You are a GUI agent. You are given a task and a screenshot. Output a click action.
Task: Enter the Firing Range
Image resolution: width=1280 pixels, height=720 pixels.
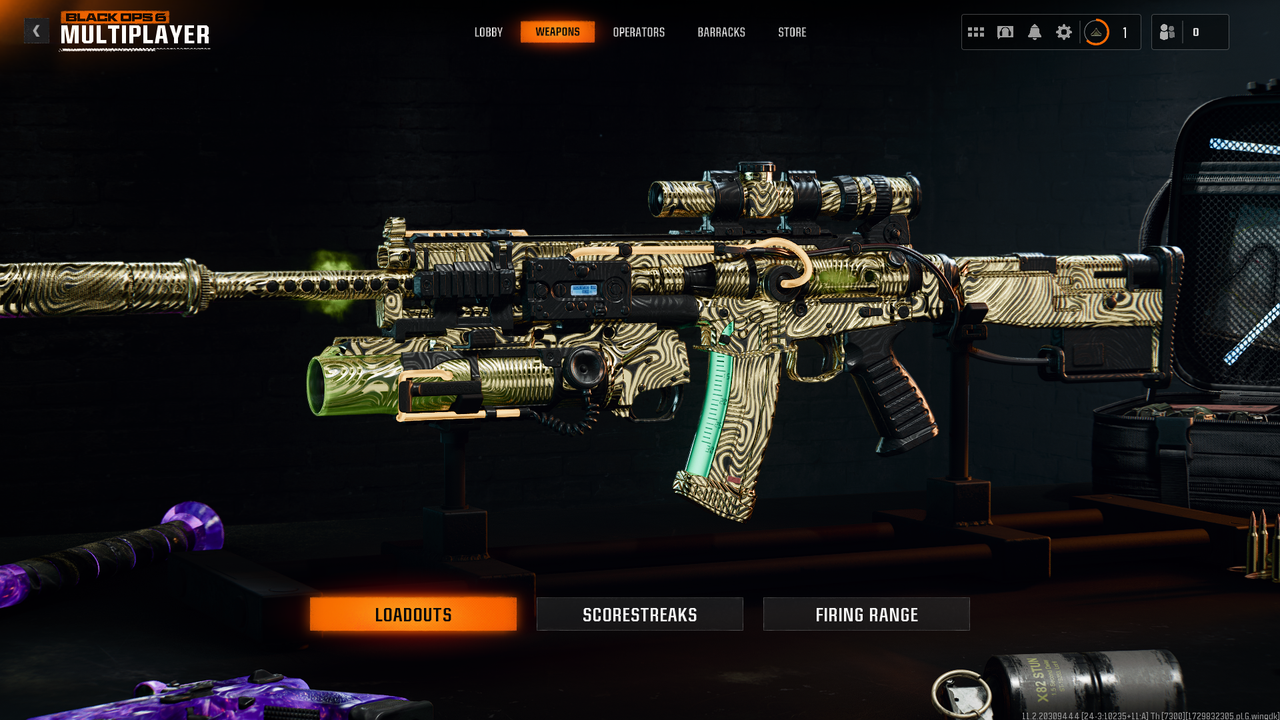(x=866, y=614)
